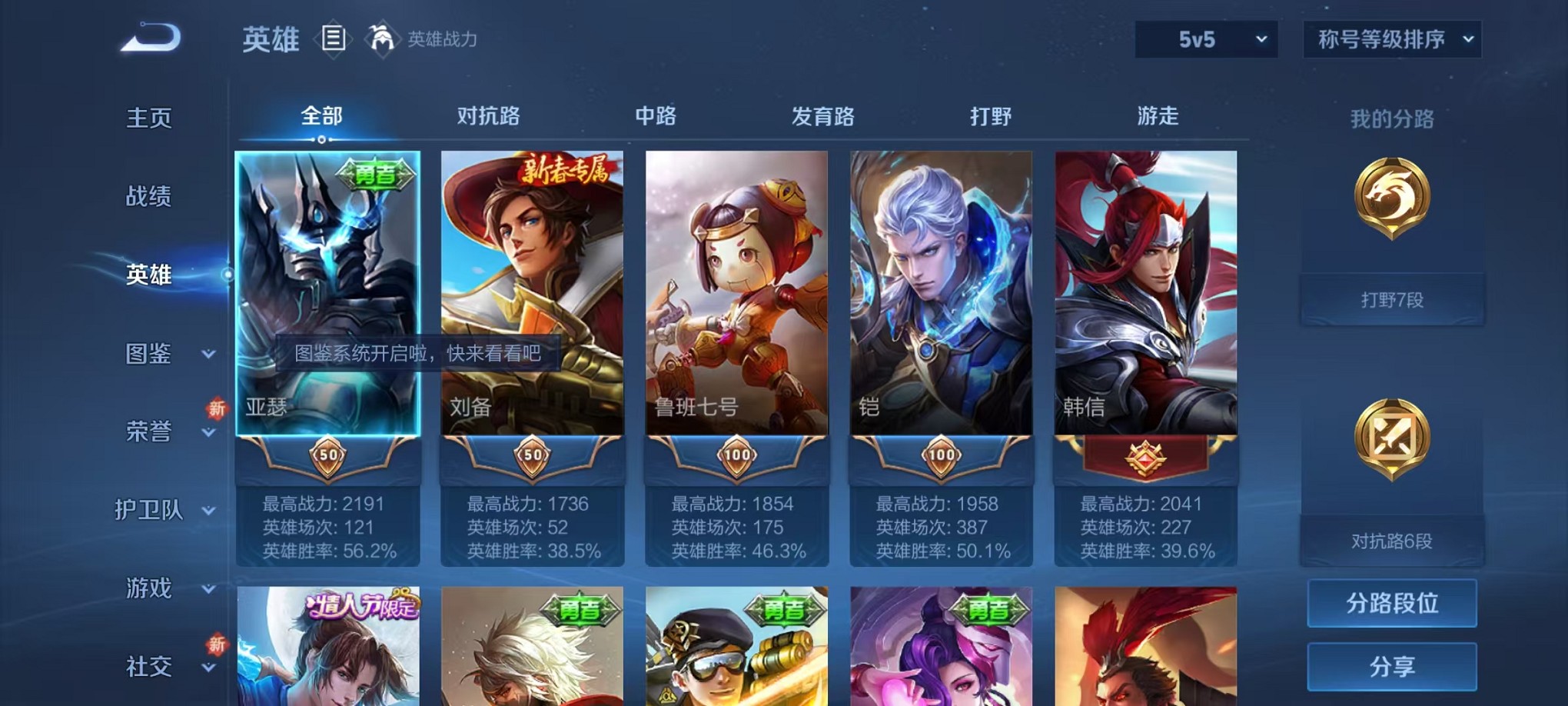Click the 分享 button

click(x=1392, y=665)
